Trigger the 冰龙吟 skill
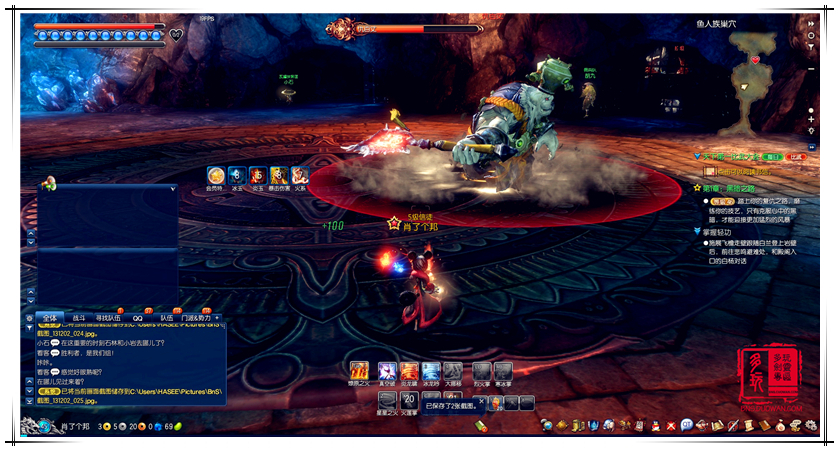 coord(431,371)
